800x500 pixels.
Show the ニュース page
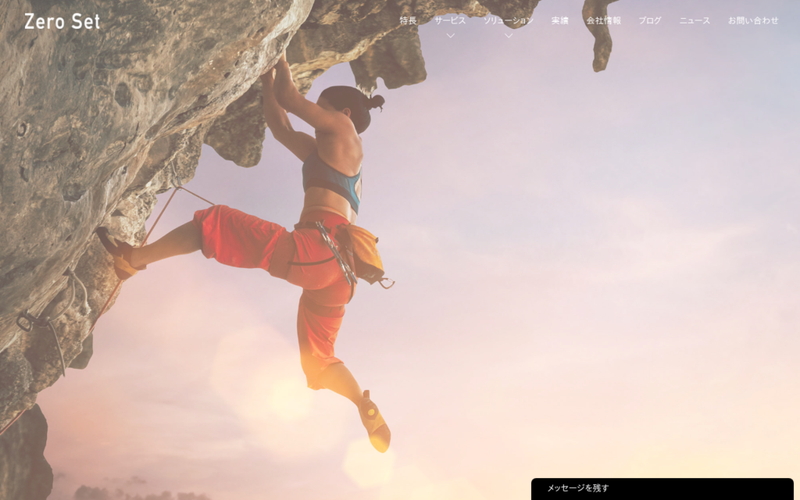pyautogui.click(x=695, y=20)
